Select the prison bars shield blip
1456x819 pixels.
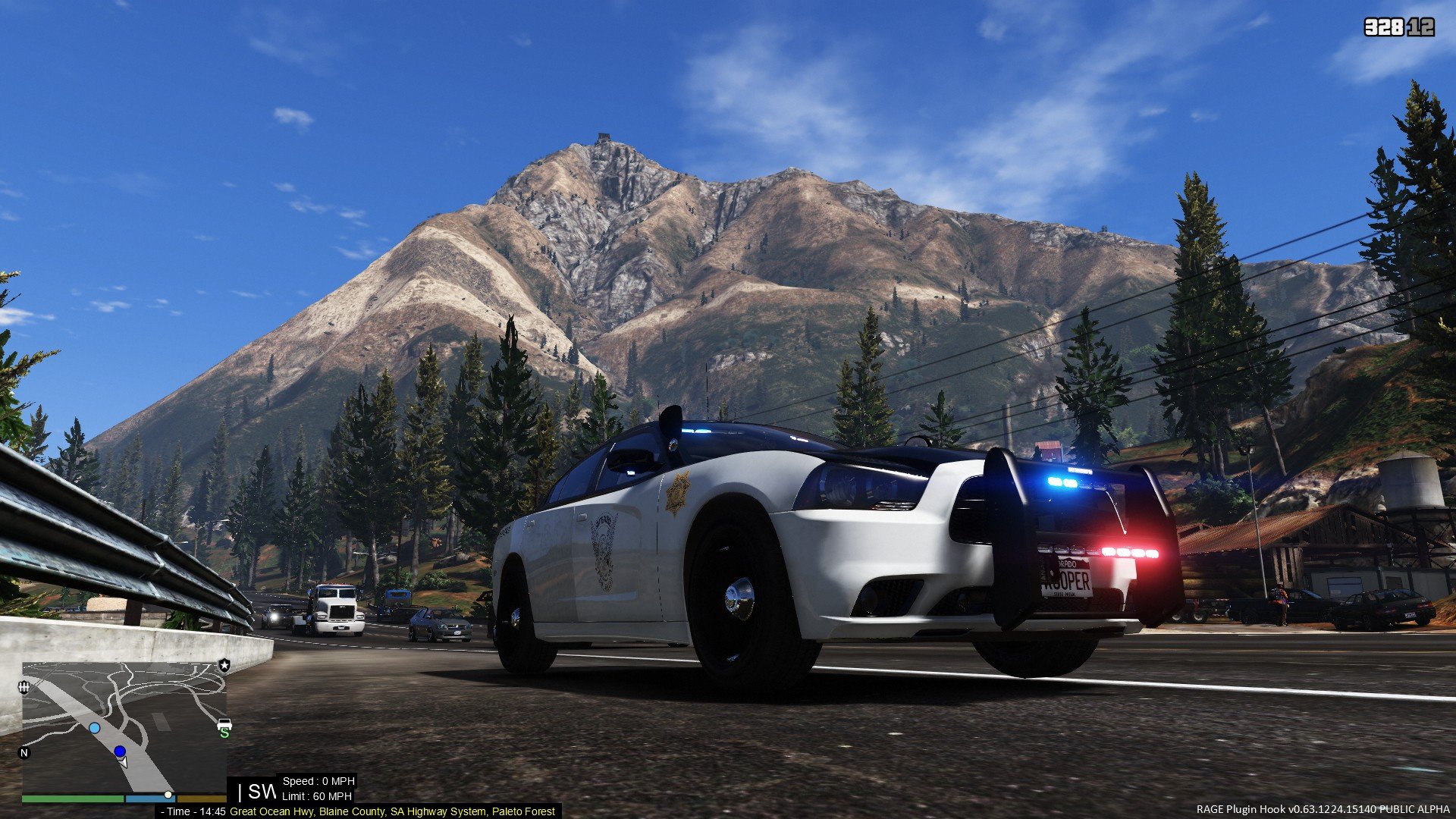(x=24, y=687)
